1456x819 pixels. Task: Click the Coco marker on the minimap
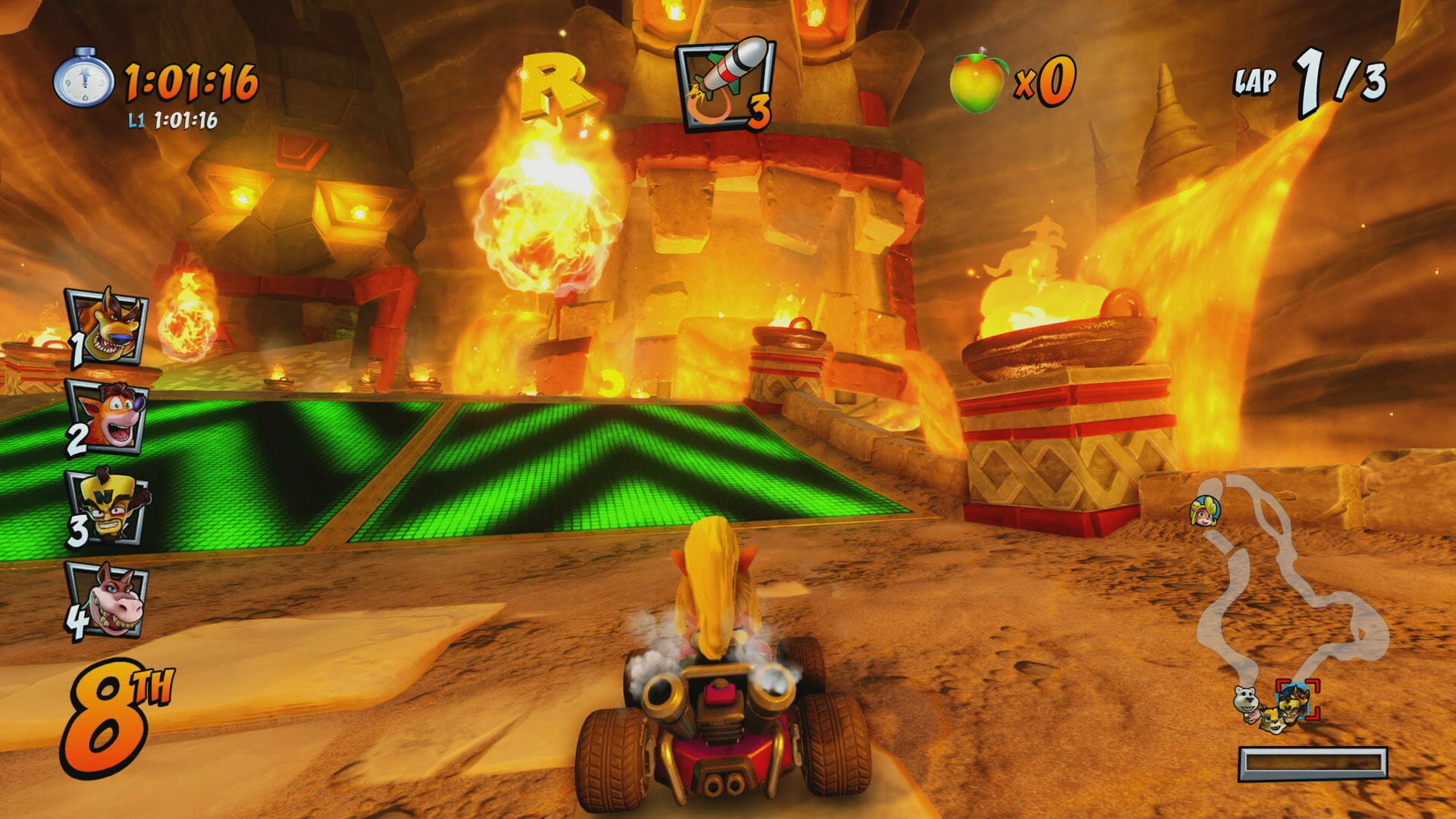[x=1203, y=511]
